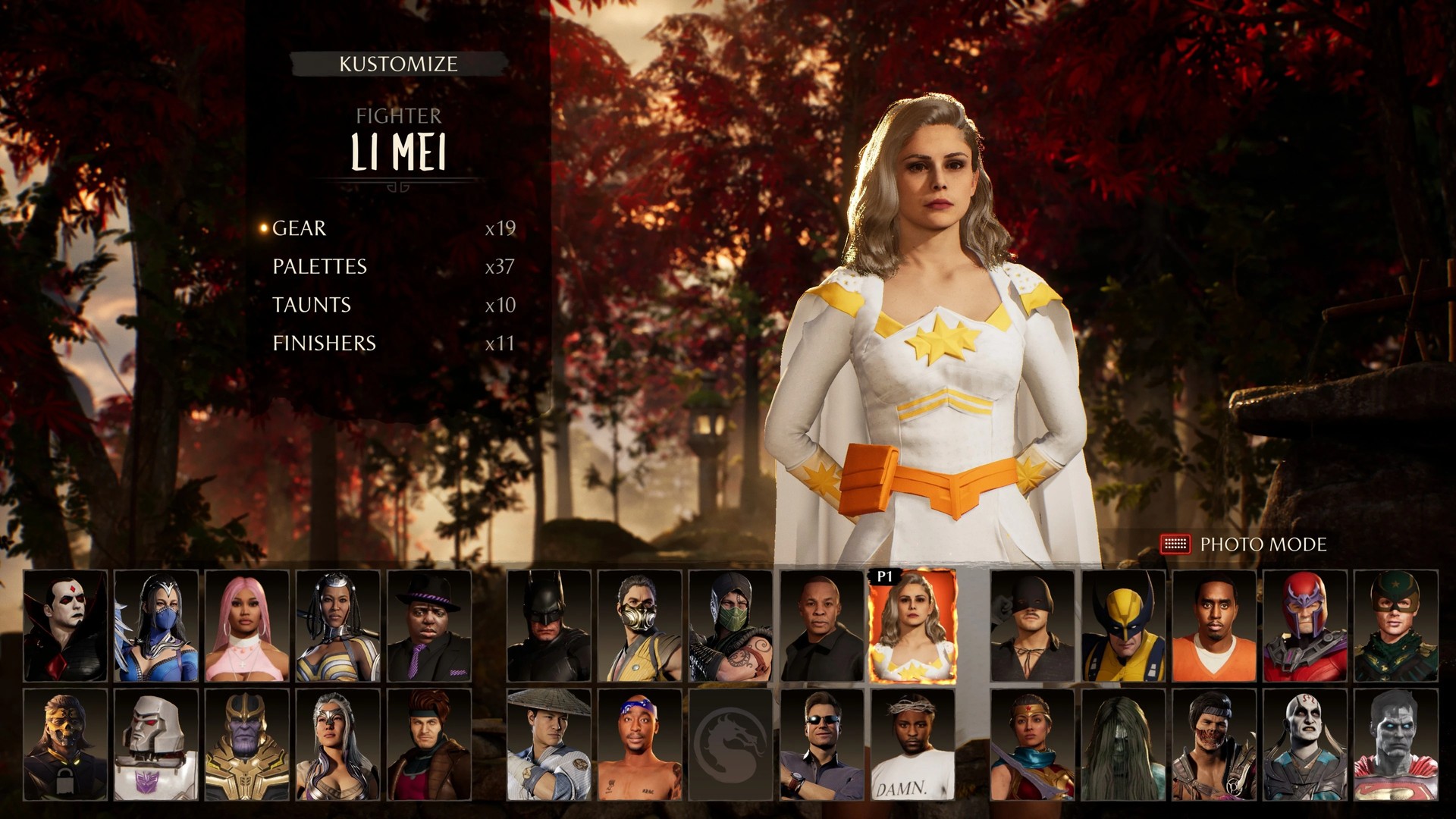This screenshot has width=1456, height=819.
Task: Pick the straw-hat fighter portrait
Action: point(548,745)
